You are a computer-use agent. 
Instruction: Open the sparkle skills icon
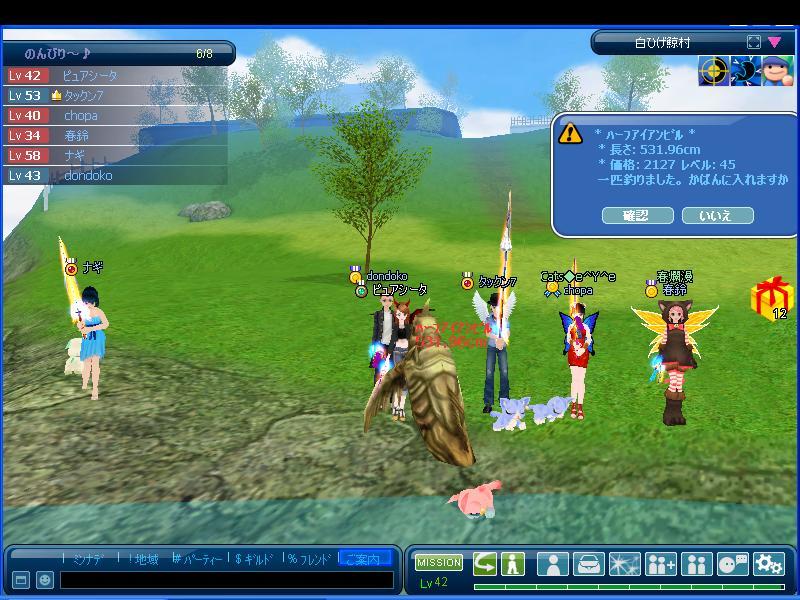point(625,563)
